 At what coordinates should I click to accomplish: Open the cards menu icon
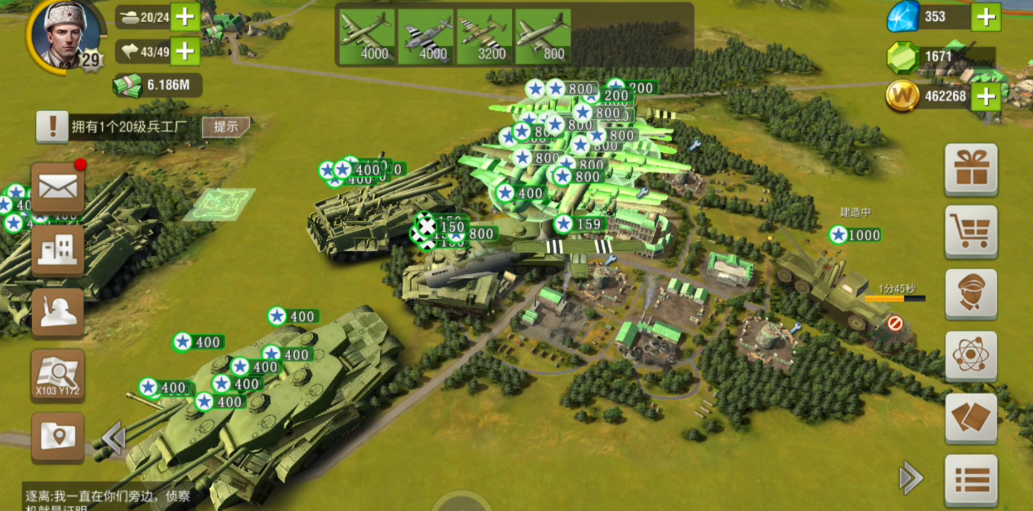click(971, 418)
